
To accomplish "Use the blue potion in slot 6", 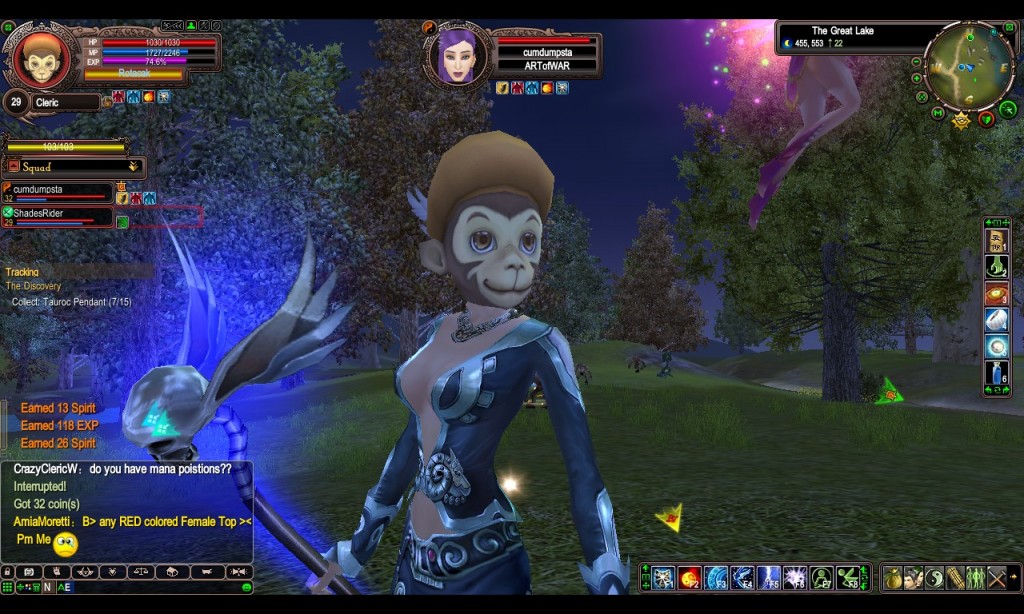I will tap(996, 373).
